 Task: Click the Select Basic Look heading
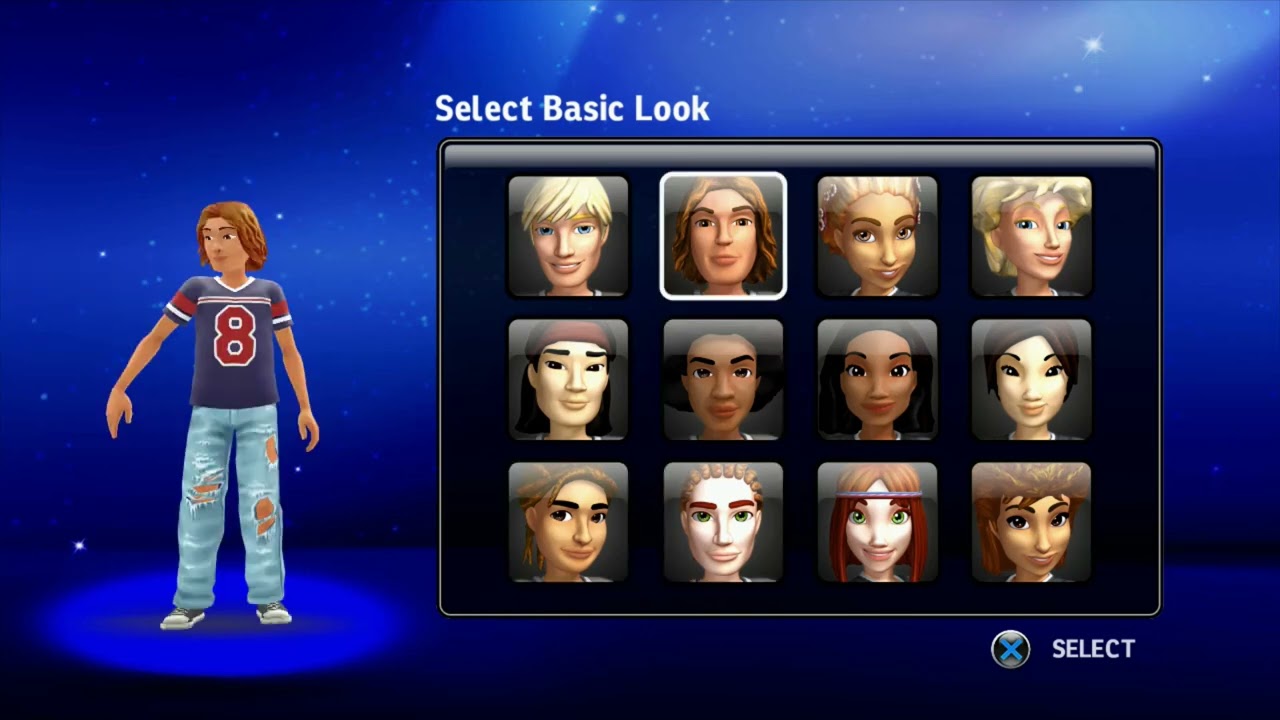(x=572, y=108)
